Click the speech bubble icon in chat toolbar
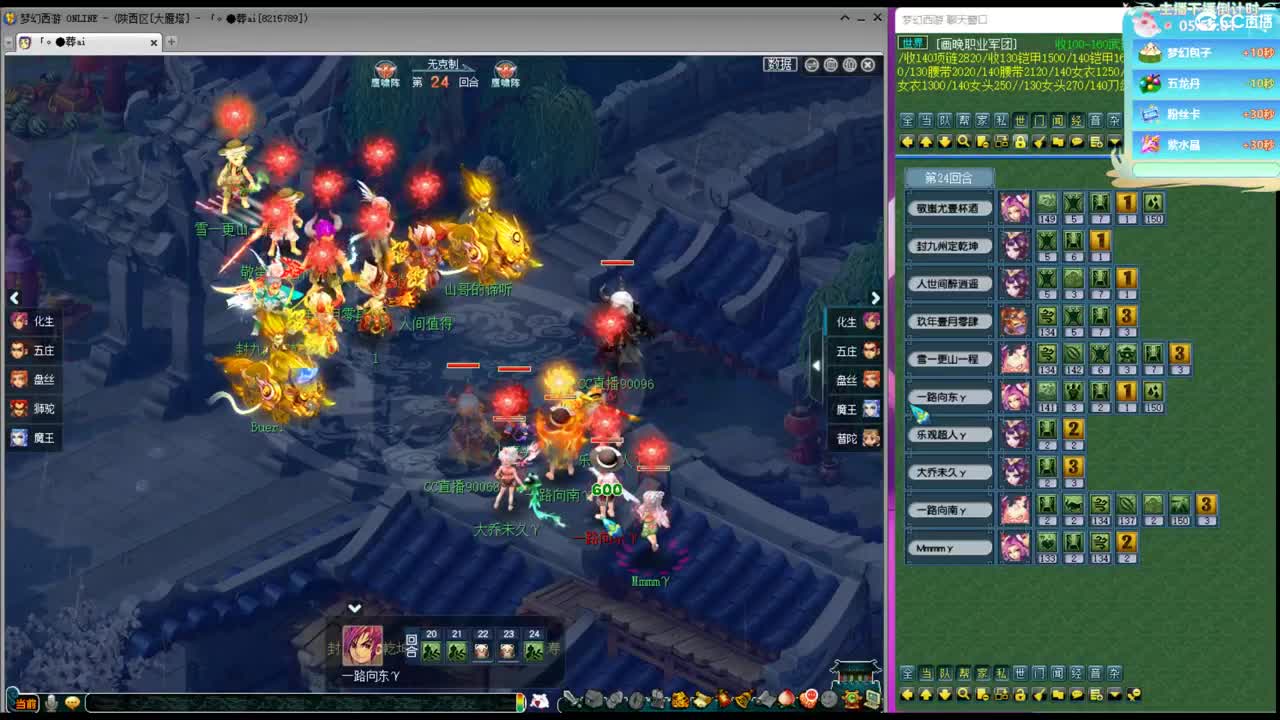This screenshot has width=1280, height=720. click(1076, 142)
